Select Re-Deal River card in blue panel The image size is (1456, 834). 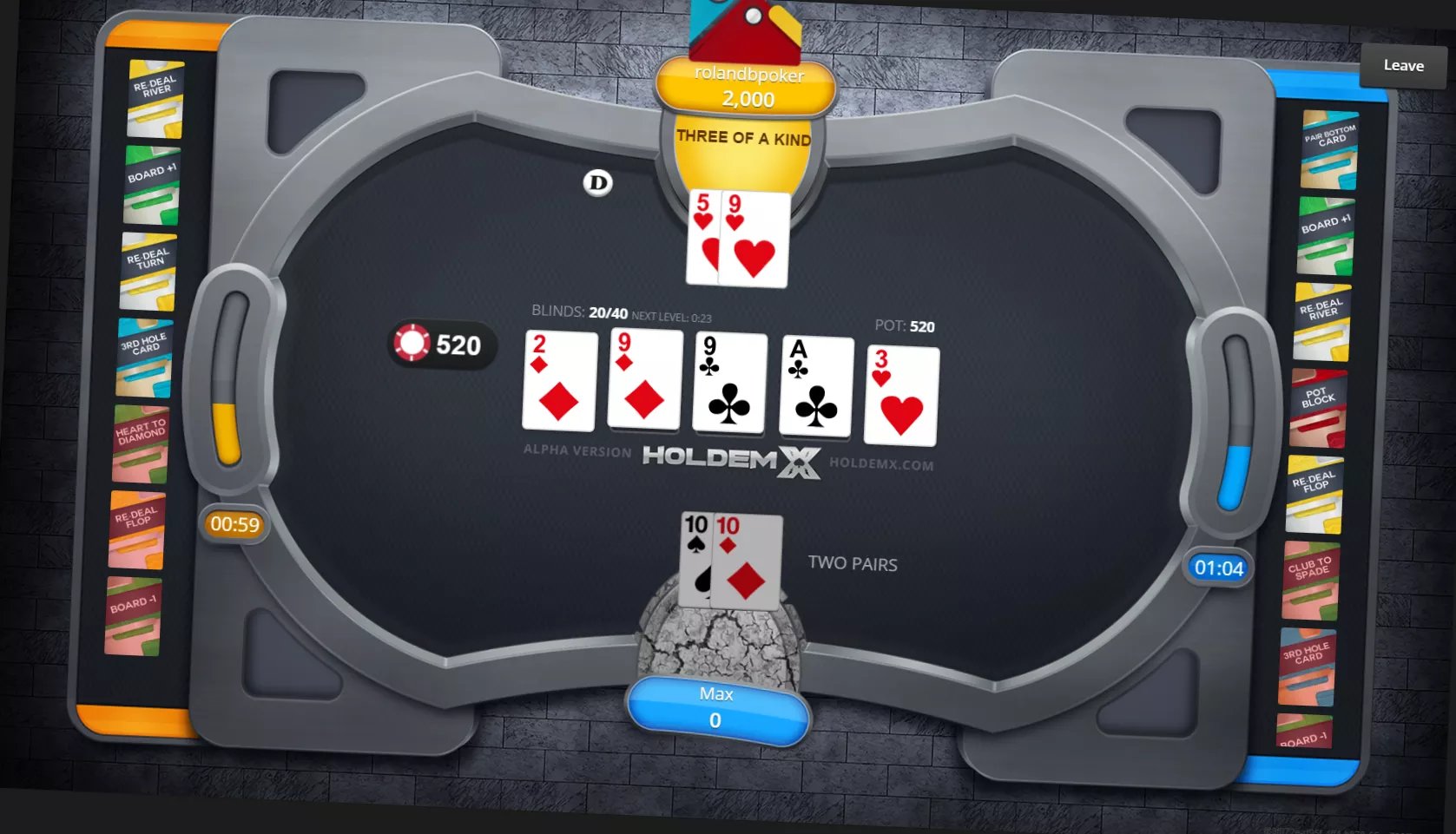tap(1321, 321)
